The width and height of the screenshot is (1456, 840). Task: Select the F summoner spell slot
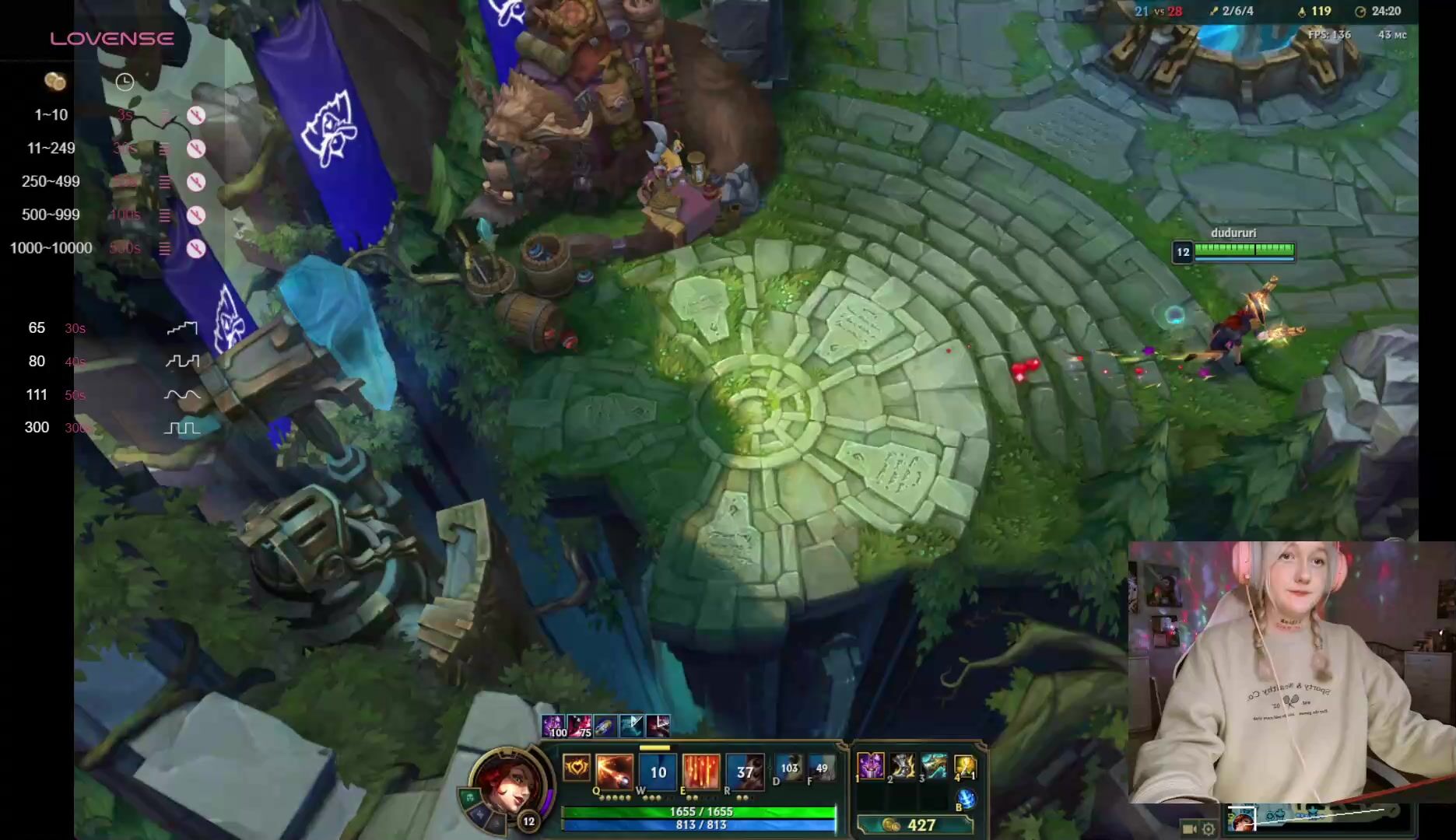point(821,768)
